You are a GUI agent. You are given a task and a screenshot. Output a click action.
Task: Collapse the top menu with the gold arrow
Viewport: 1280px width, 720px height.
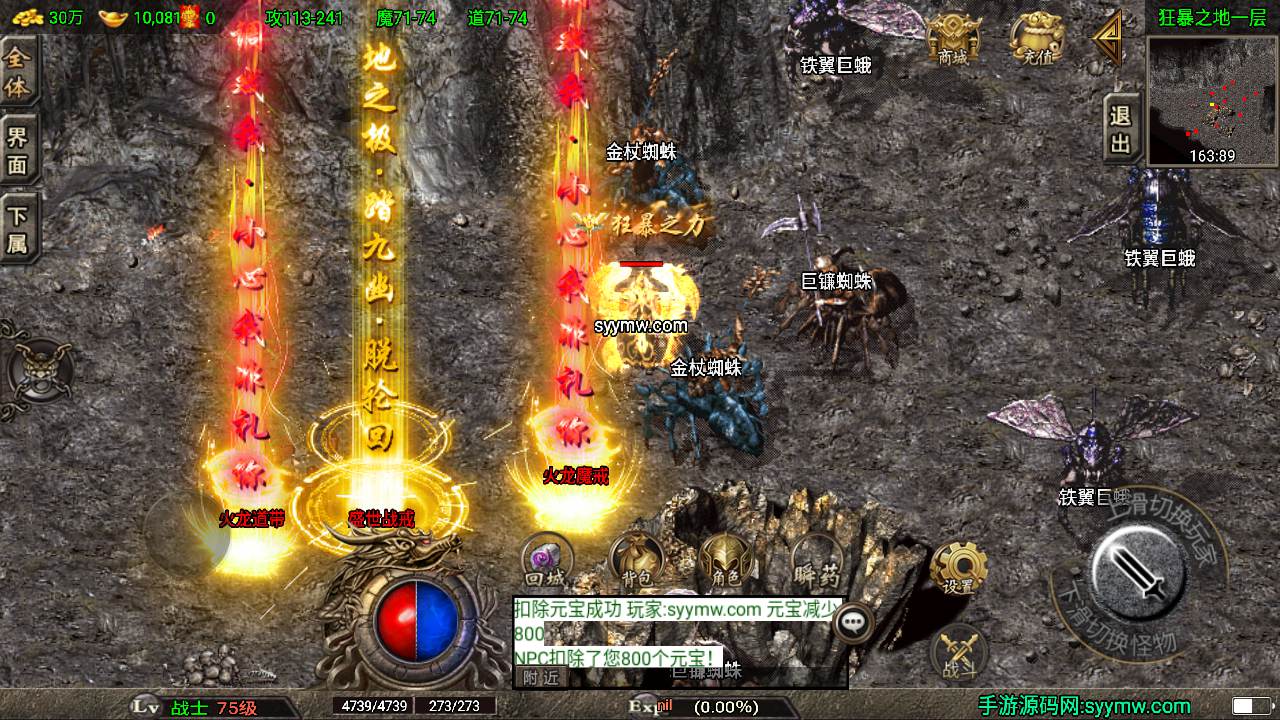(1106, 40)
